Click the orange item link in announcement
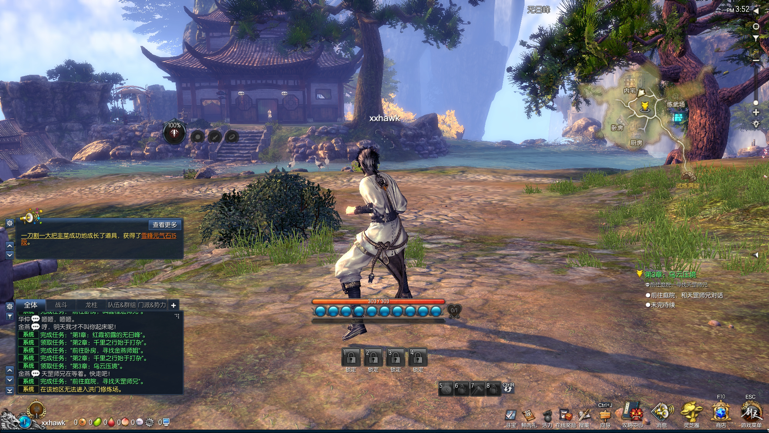769x433 pixels. [157, 236]
